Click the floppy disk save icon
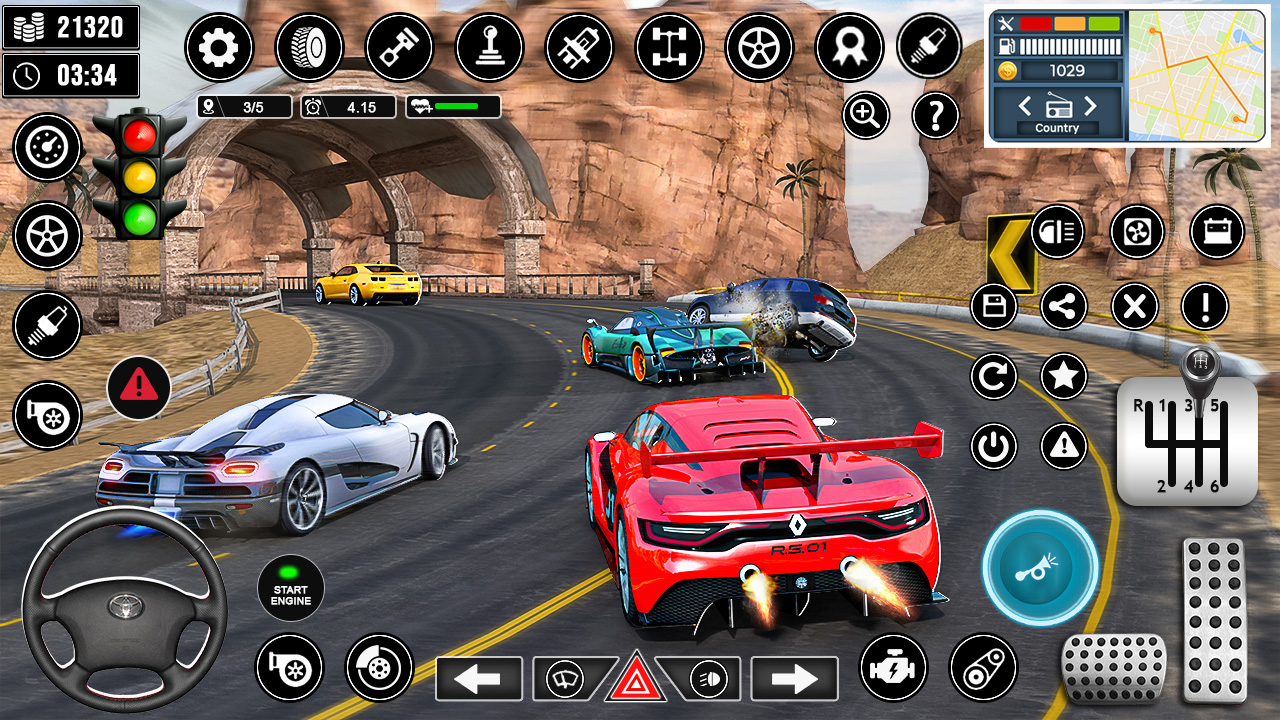The image size is (1280, 720). click(x=994, y=306)
